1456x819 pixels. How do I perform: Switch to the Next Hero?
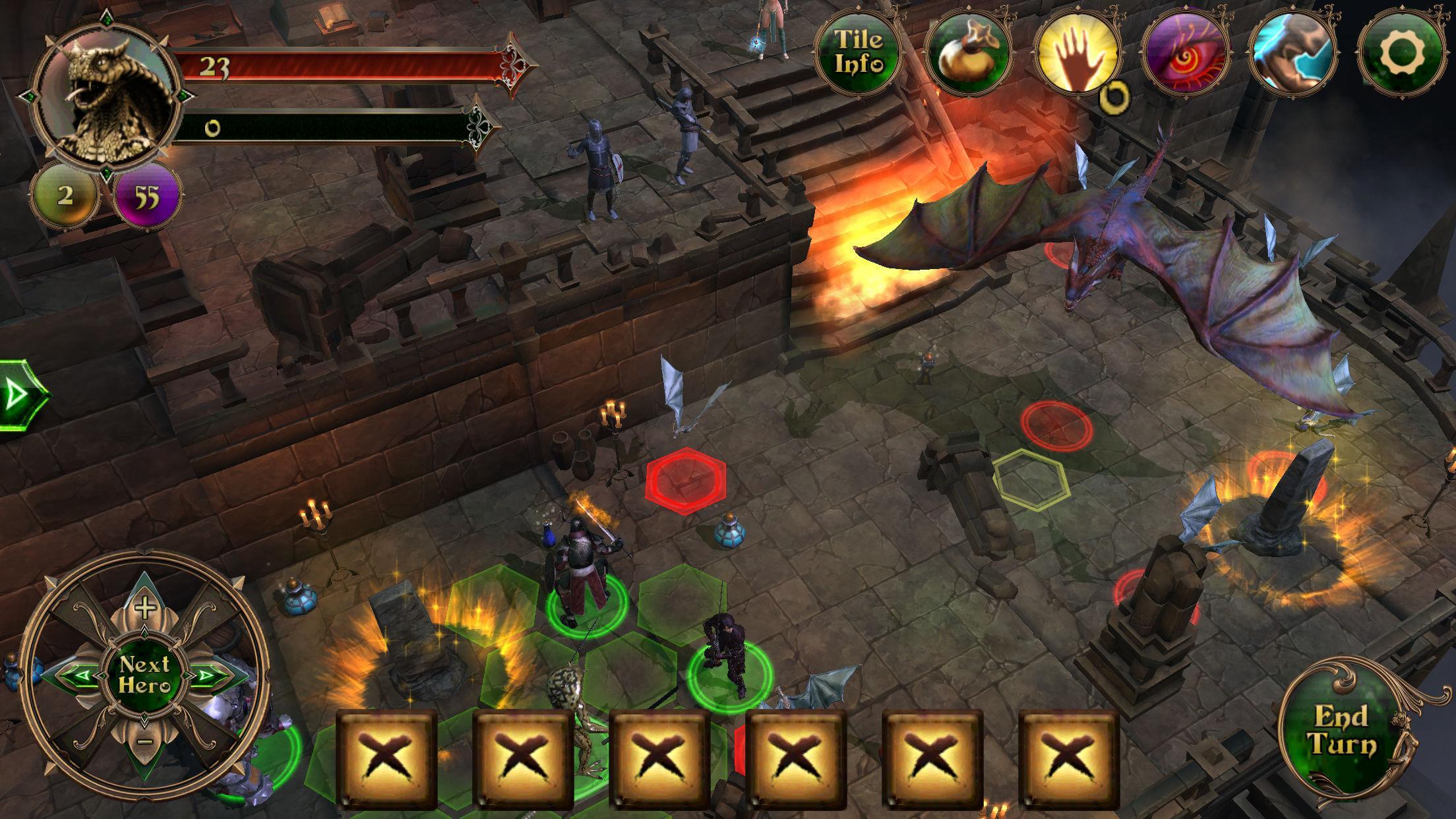[x=144, y=674]
